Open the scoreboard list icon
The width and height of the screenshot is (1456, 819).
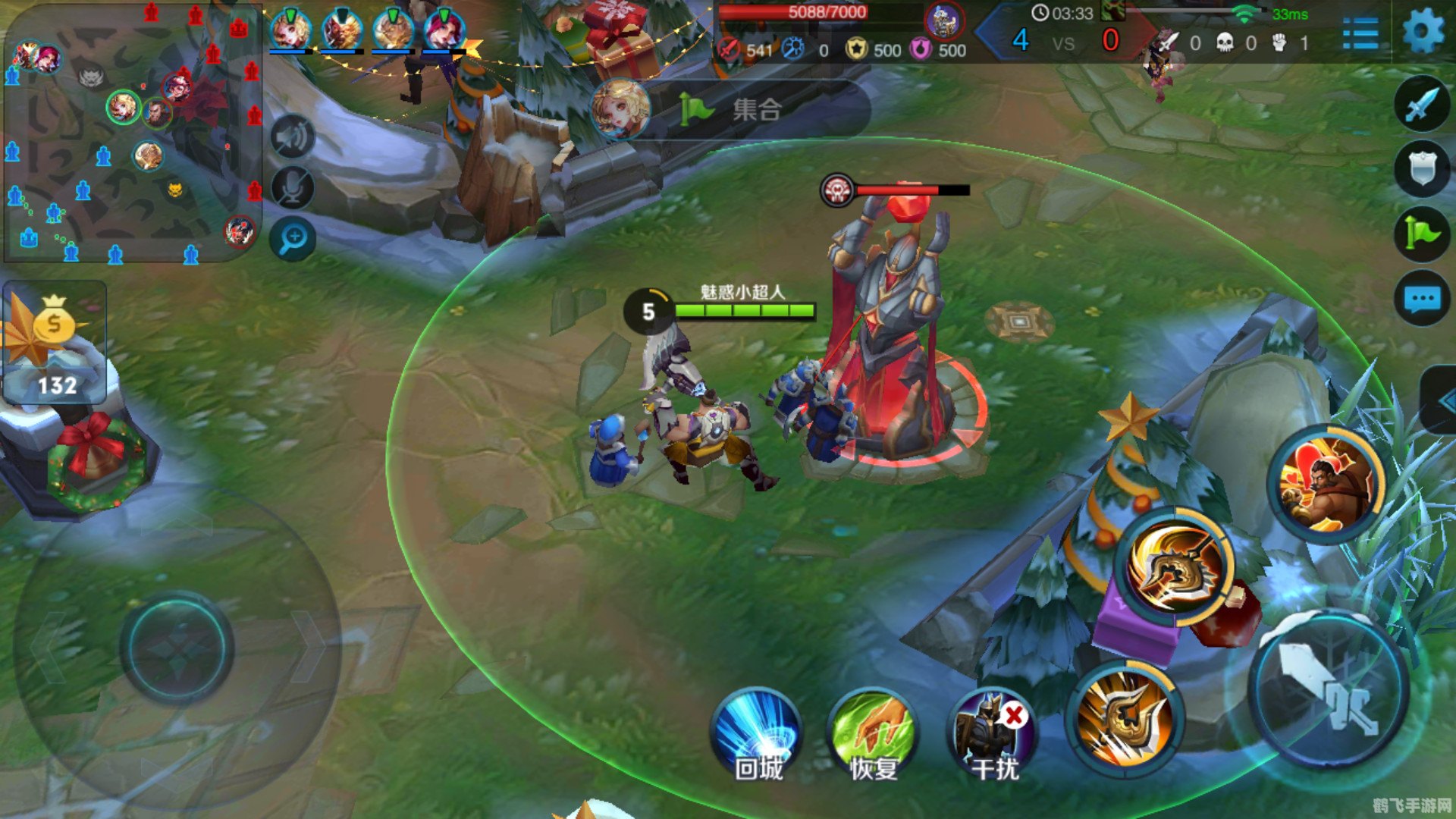[1360, 33]
